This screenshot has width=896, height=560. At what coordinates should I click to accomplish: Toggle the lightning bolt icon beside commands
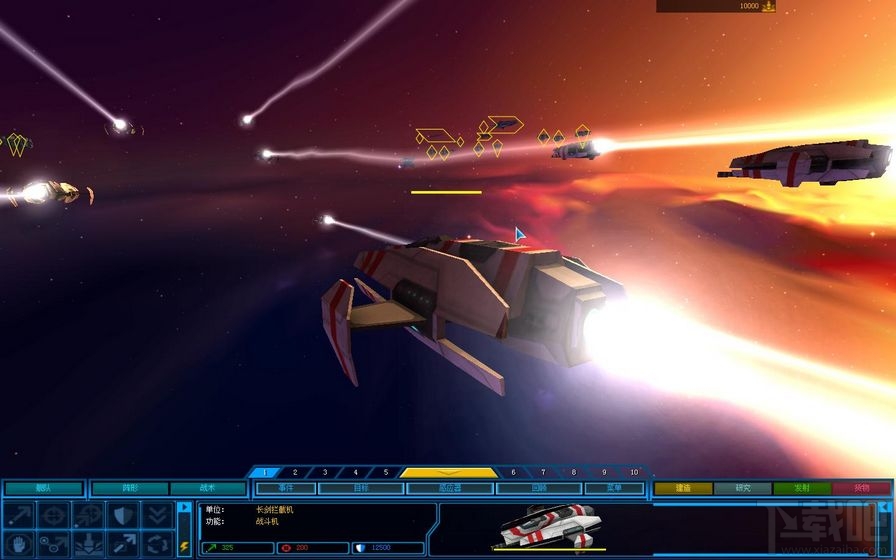[184, 546]
